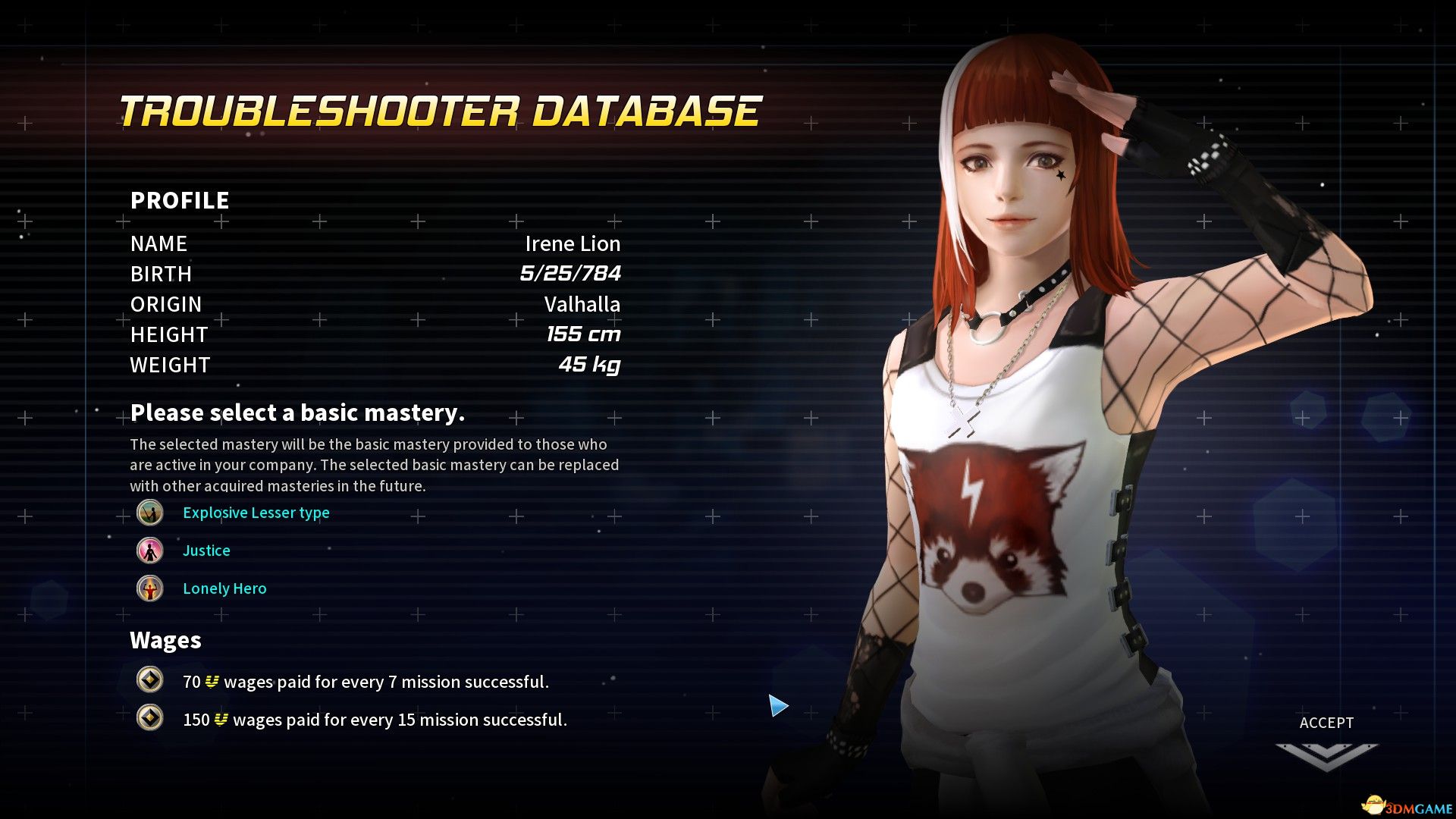This screenshot has width=1456, height=819.
Task: Select the Explosive Lesser type mastery icon
Action: 150,513
